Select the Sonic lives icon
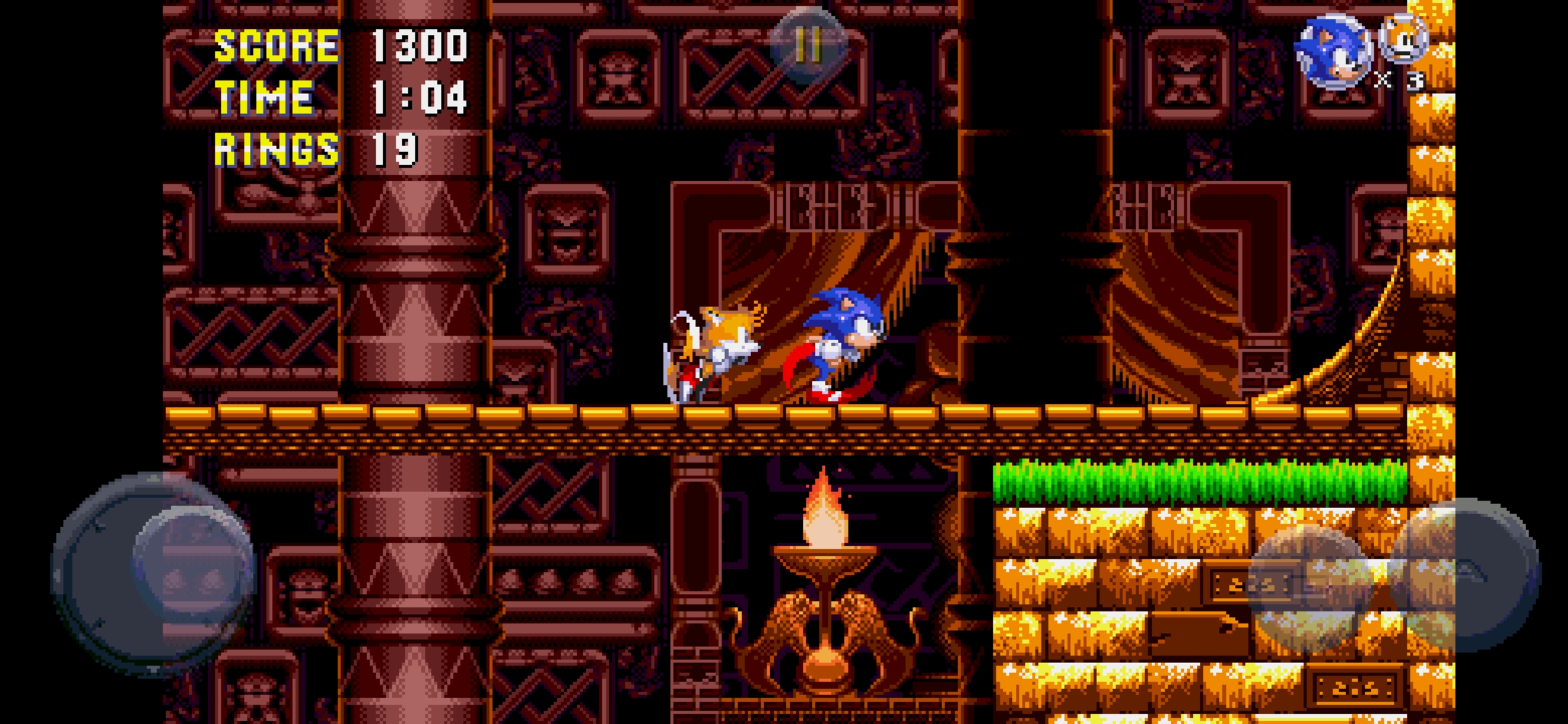 coord(1333,52)
